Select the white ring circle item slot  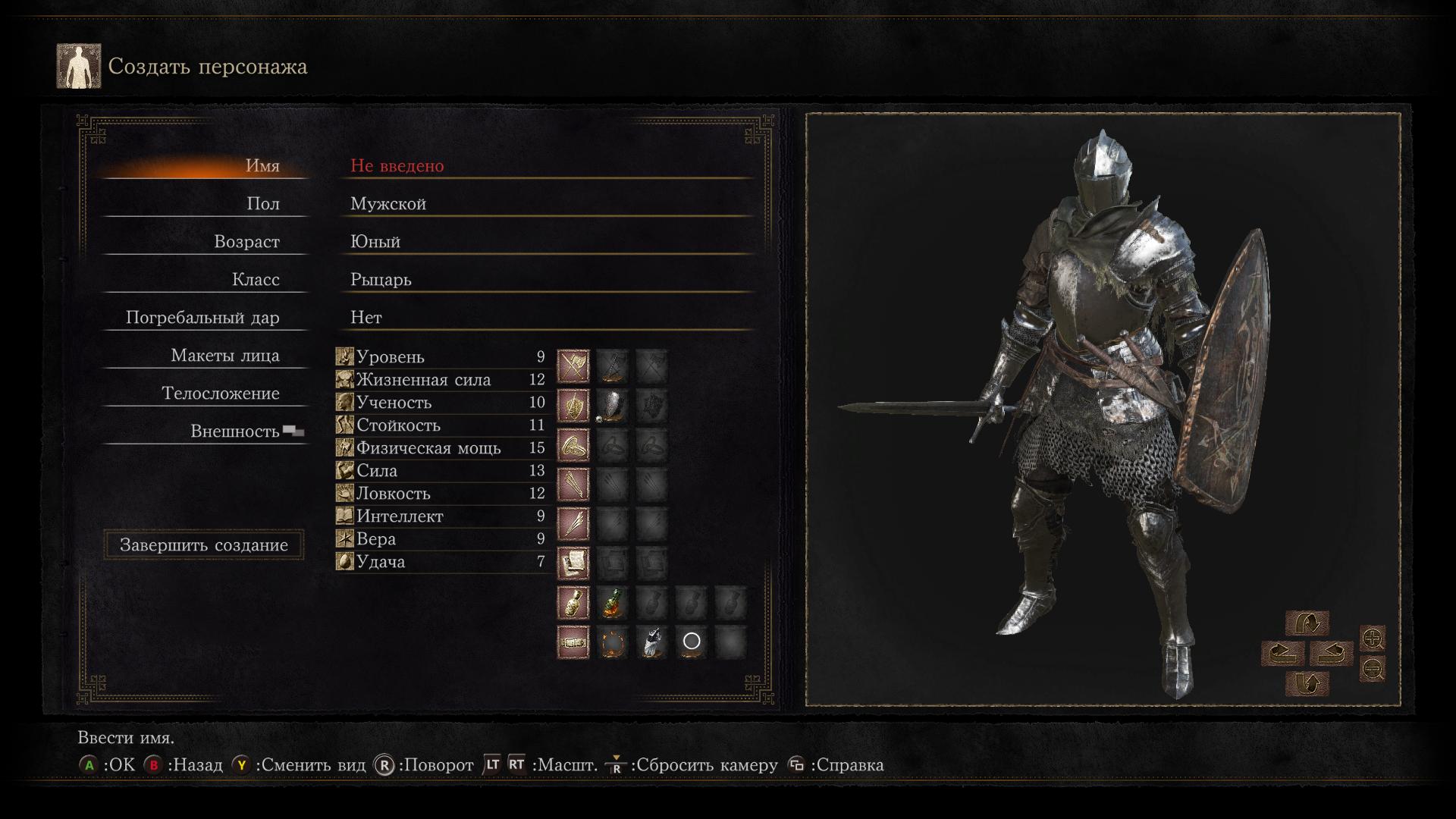[x=691, y=642]
